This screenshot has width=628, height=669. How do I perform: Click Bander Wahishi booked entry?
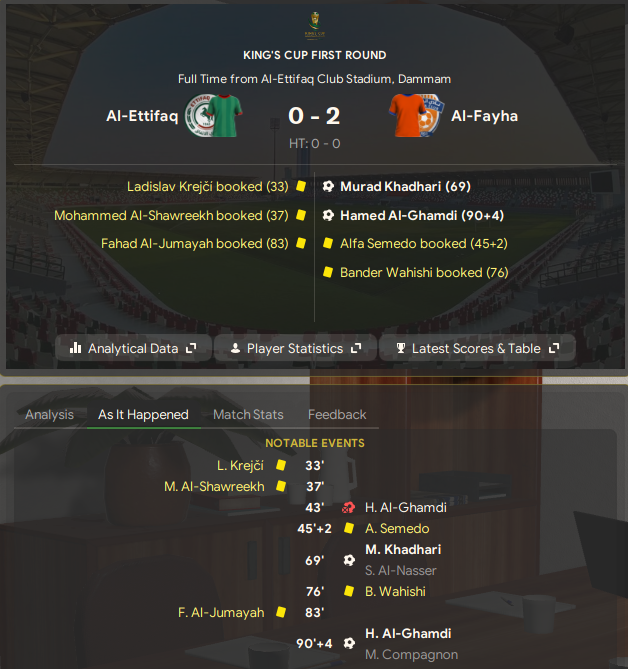coord(424,272)
